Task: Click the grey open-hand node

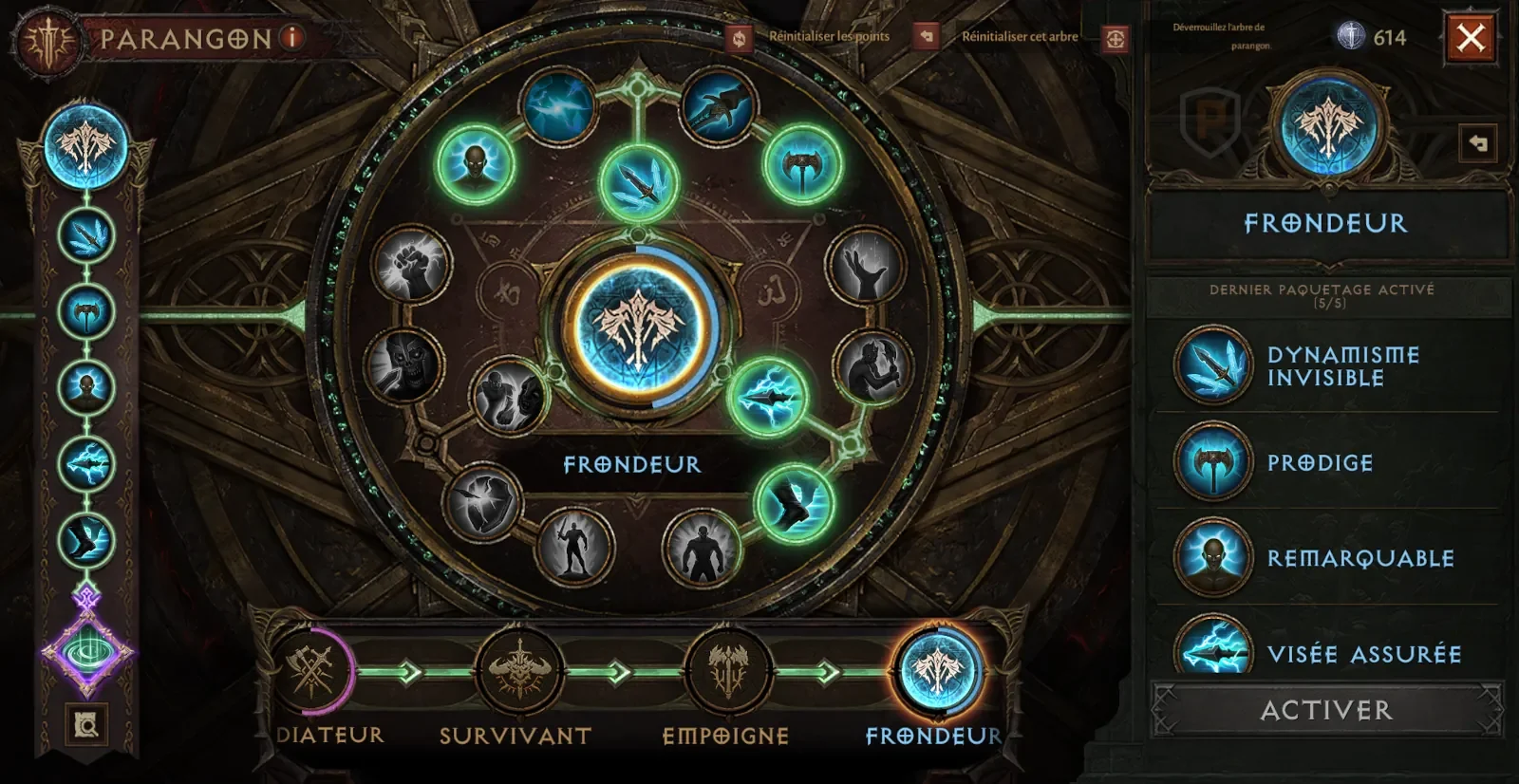Action: point(865,265)
